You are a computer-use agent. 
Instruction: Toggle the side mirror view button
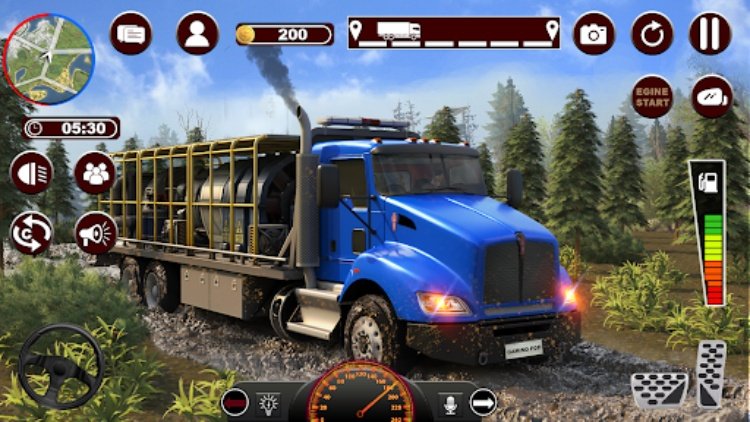pyautogui.click(x=712, y=96)
